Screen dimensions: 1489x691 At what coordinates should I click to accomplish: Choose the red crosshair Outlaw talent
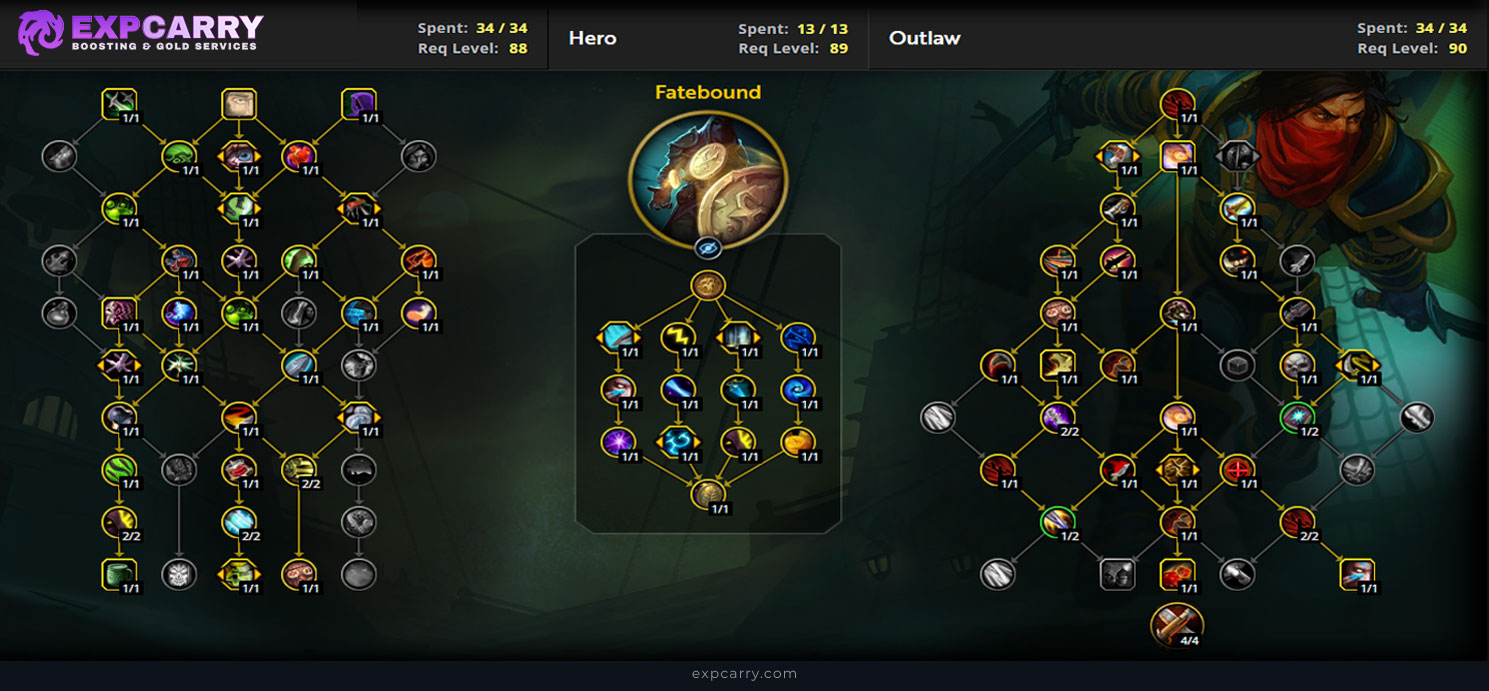[x=1237, y=468]
